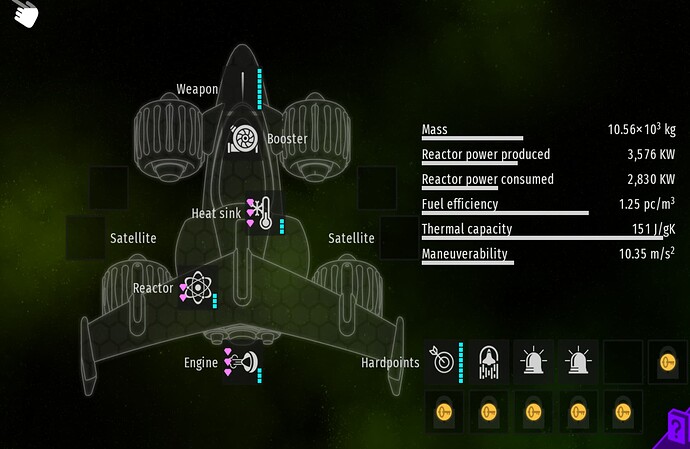Select the Booster turbine slot

[x=243, y=139]
